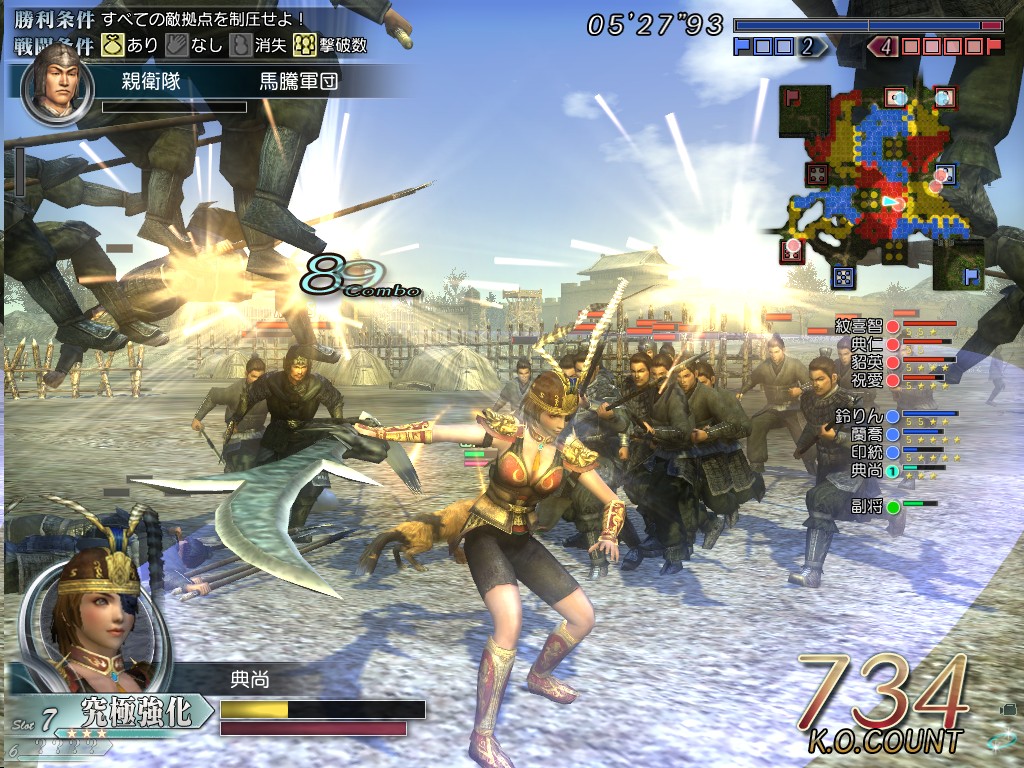
Task: Select enemy player 紋喜智 in the roster
Action: click(858, 325)
